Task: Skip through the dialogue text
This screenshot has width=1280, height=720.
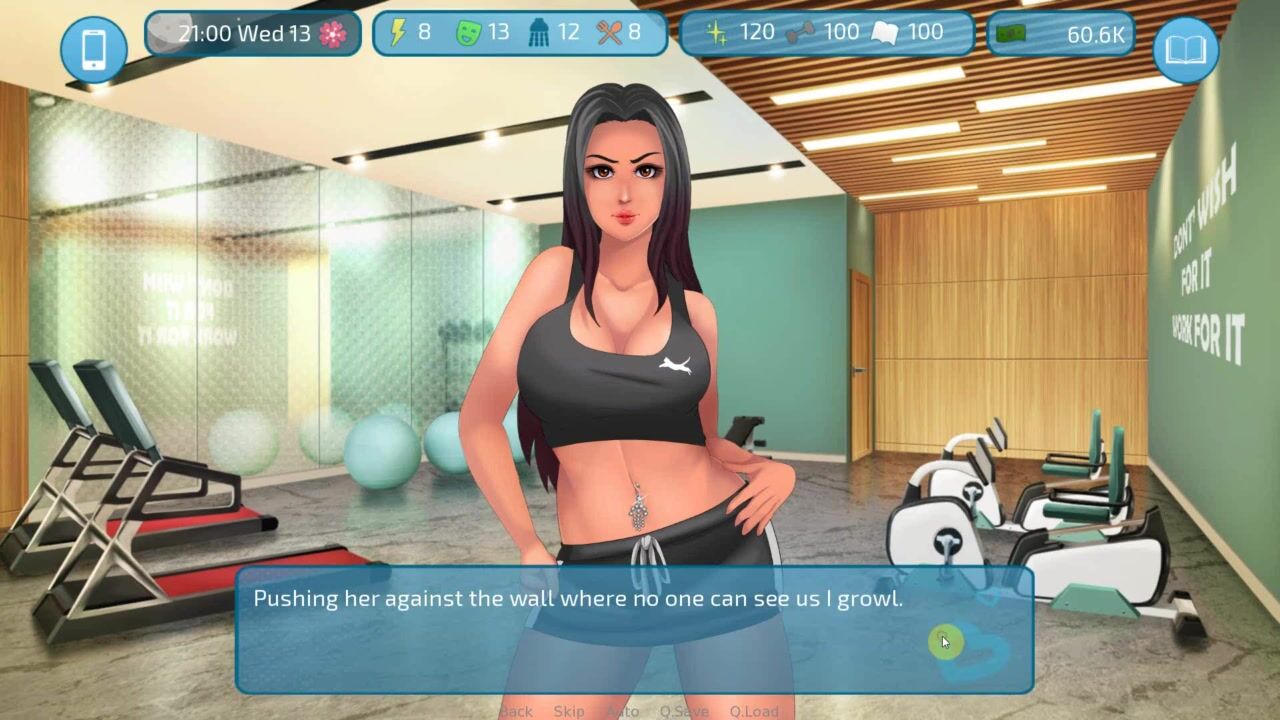Action: pos(569,711)
